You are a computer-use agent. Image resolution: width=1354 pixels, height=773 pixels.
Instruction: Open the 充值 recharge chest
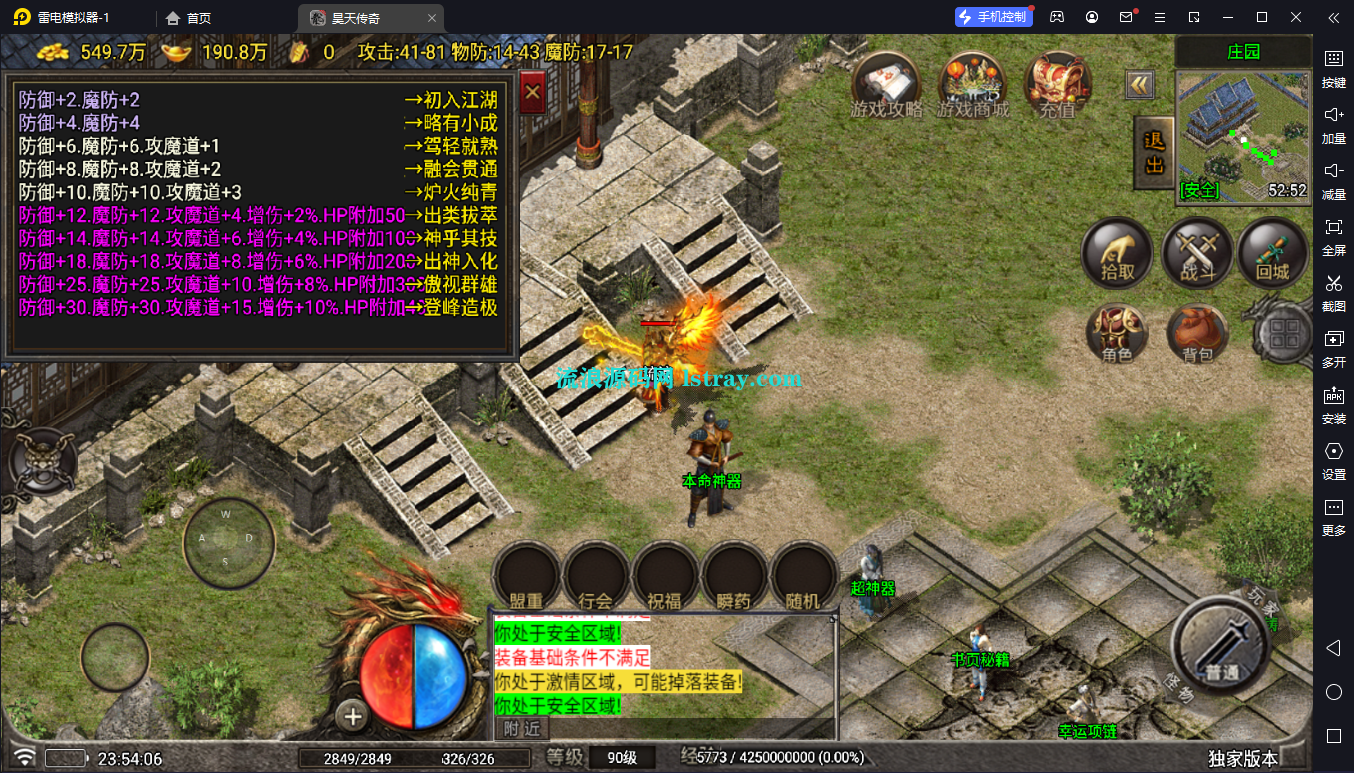pyautogui.click(x=1057, y=84)
